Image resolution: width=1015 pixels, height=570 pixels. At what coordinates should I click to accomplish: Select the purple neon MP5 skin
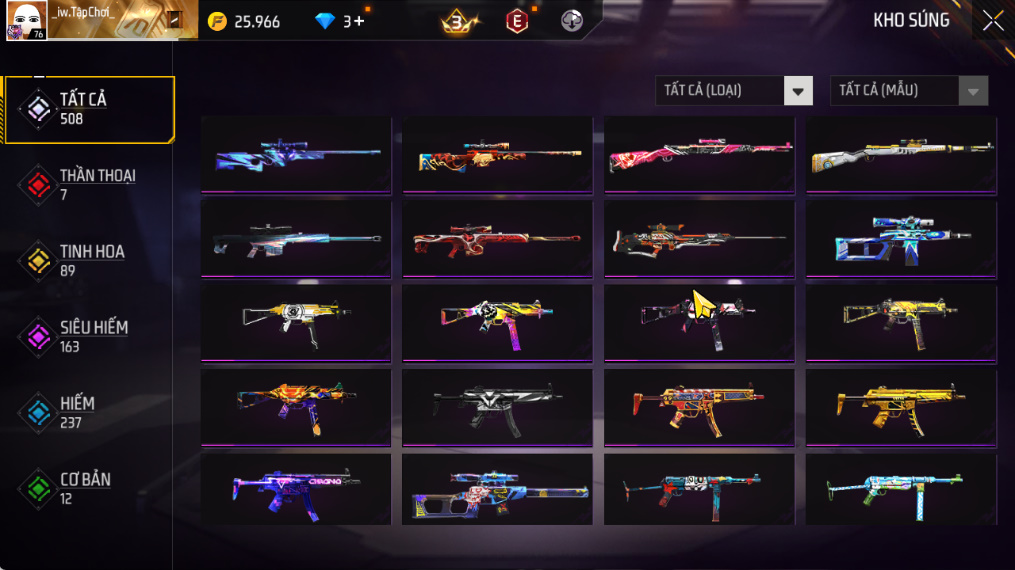[x=296, y=490]
